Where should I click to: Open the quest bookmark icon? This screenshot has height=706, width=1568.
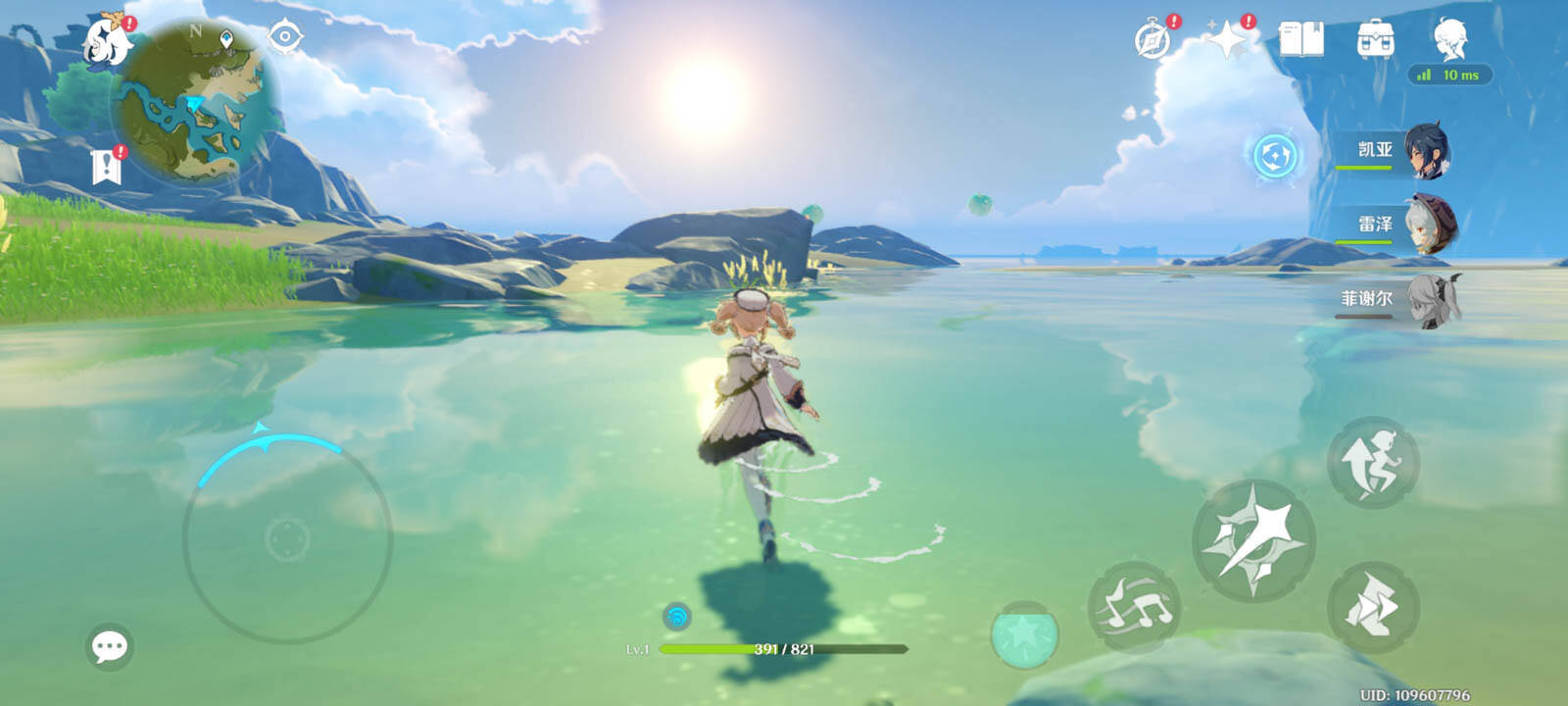click(106, 167)
